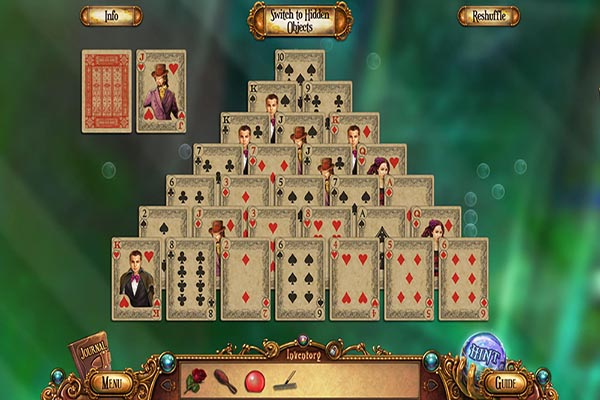Pick the 4 of hearts card
This screenshot has width=600, height=400.
pyautogui.click(x=354, y=279)
